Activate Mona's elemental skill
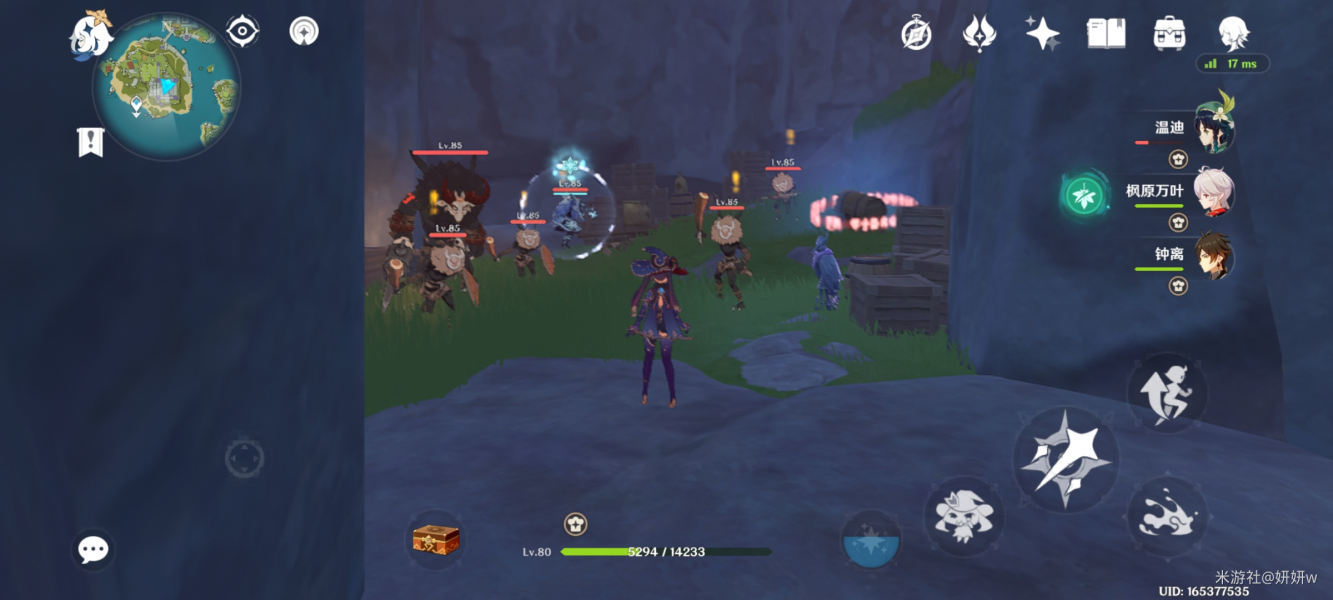Image resolution: width=1333 pixels, height=600 pixels. [x=963, y=515]
